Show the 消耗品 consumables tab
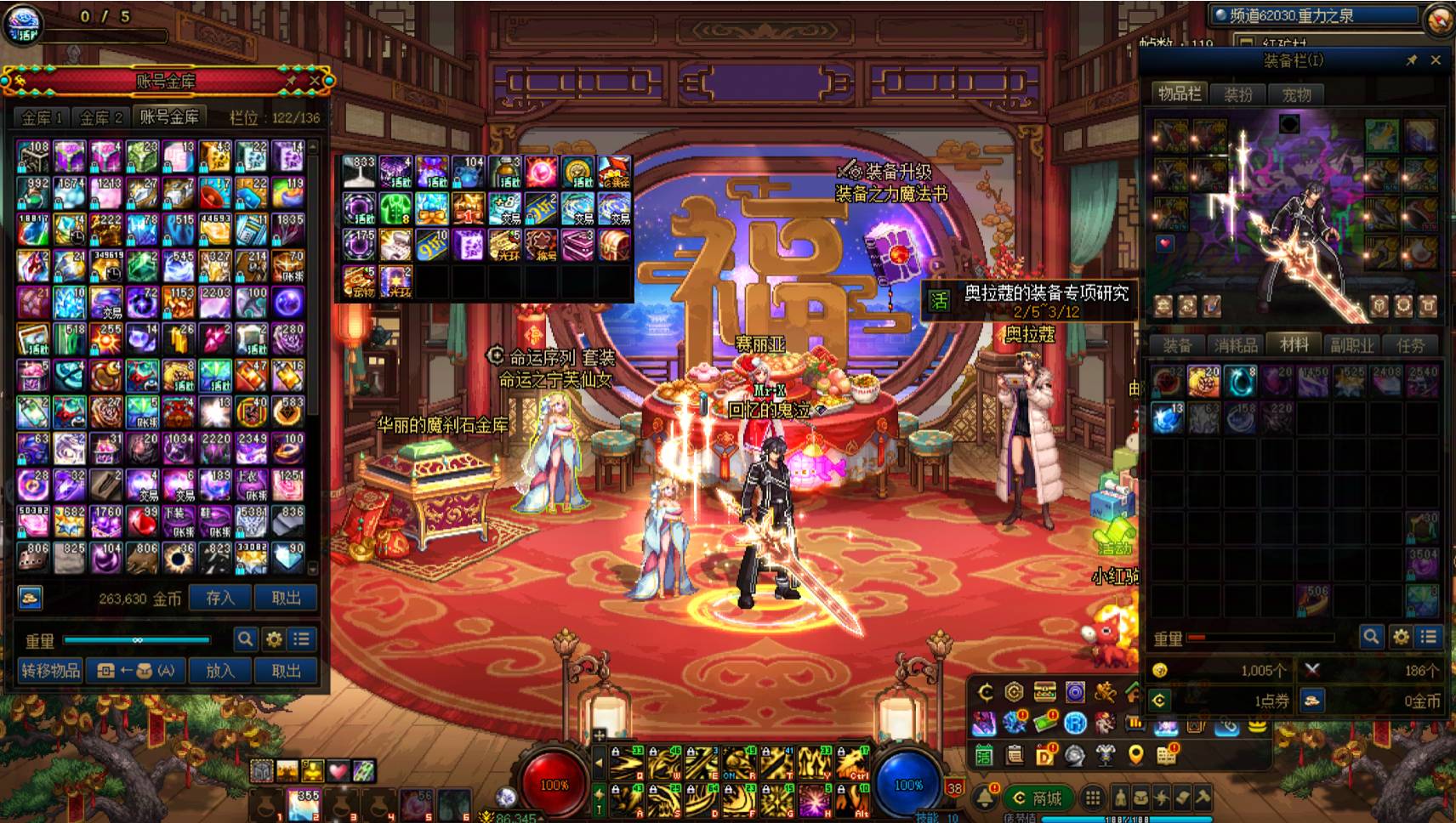The width and height of the screenshot is (1456, 823). [1236, 344]
